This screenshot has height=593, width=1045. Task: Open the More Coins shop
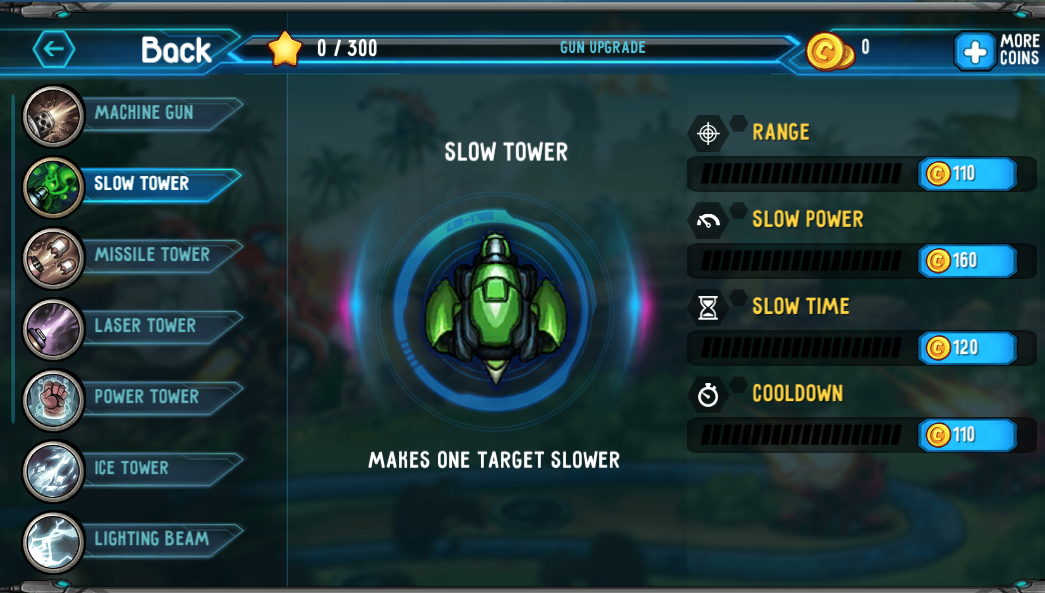997,50
